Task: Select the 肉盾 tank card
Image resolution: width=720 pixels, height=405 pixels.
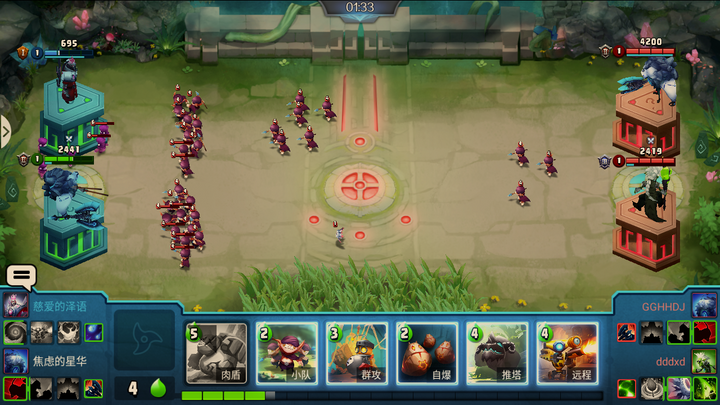Action: pyautogui.click(x=217, y=353)
